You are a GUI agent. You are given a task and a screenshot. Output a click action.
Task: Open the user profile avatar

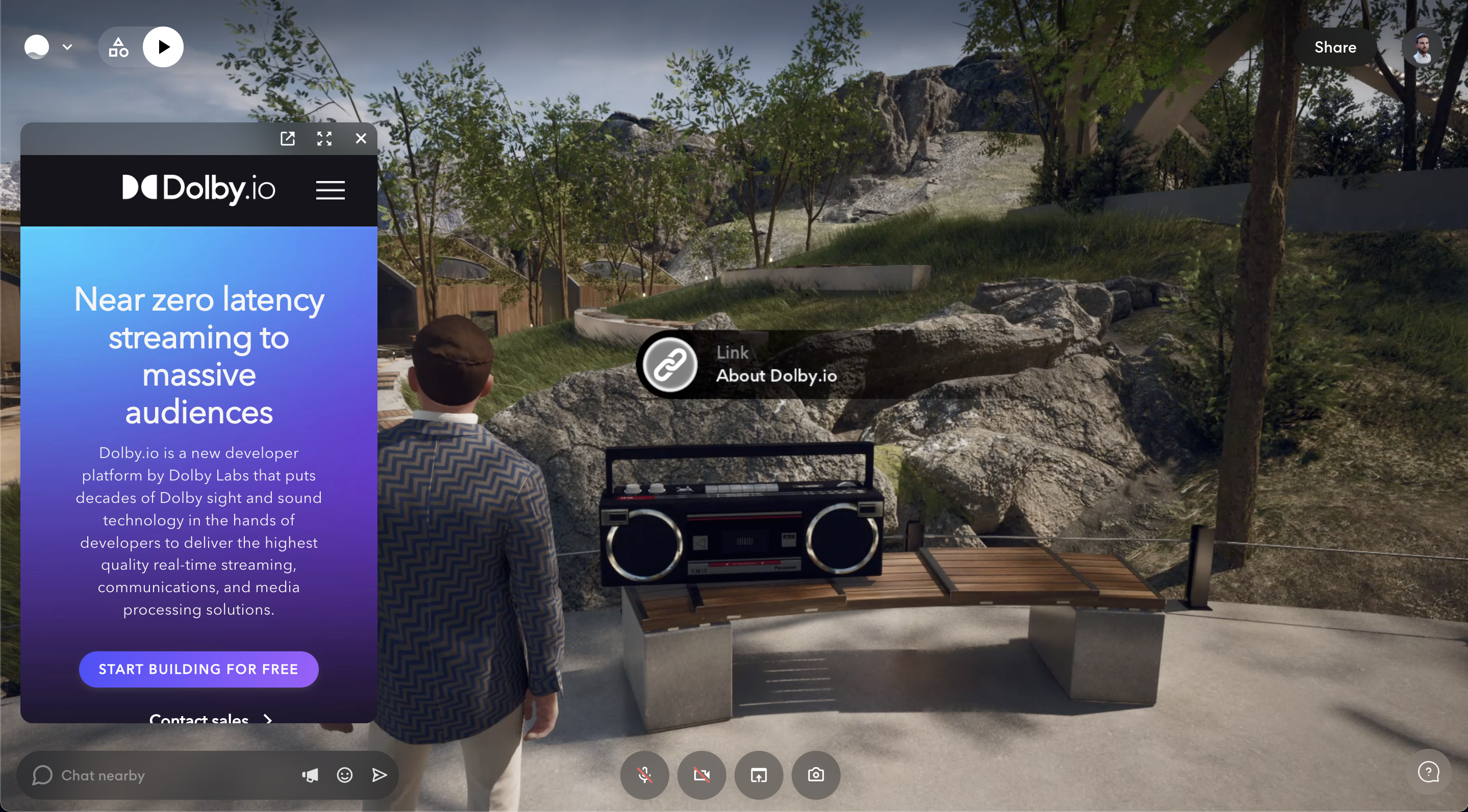(1421, 47)
